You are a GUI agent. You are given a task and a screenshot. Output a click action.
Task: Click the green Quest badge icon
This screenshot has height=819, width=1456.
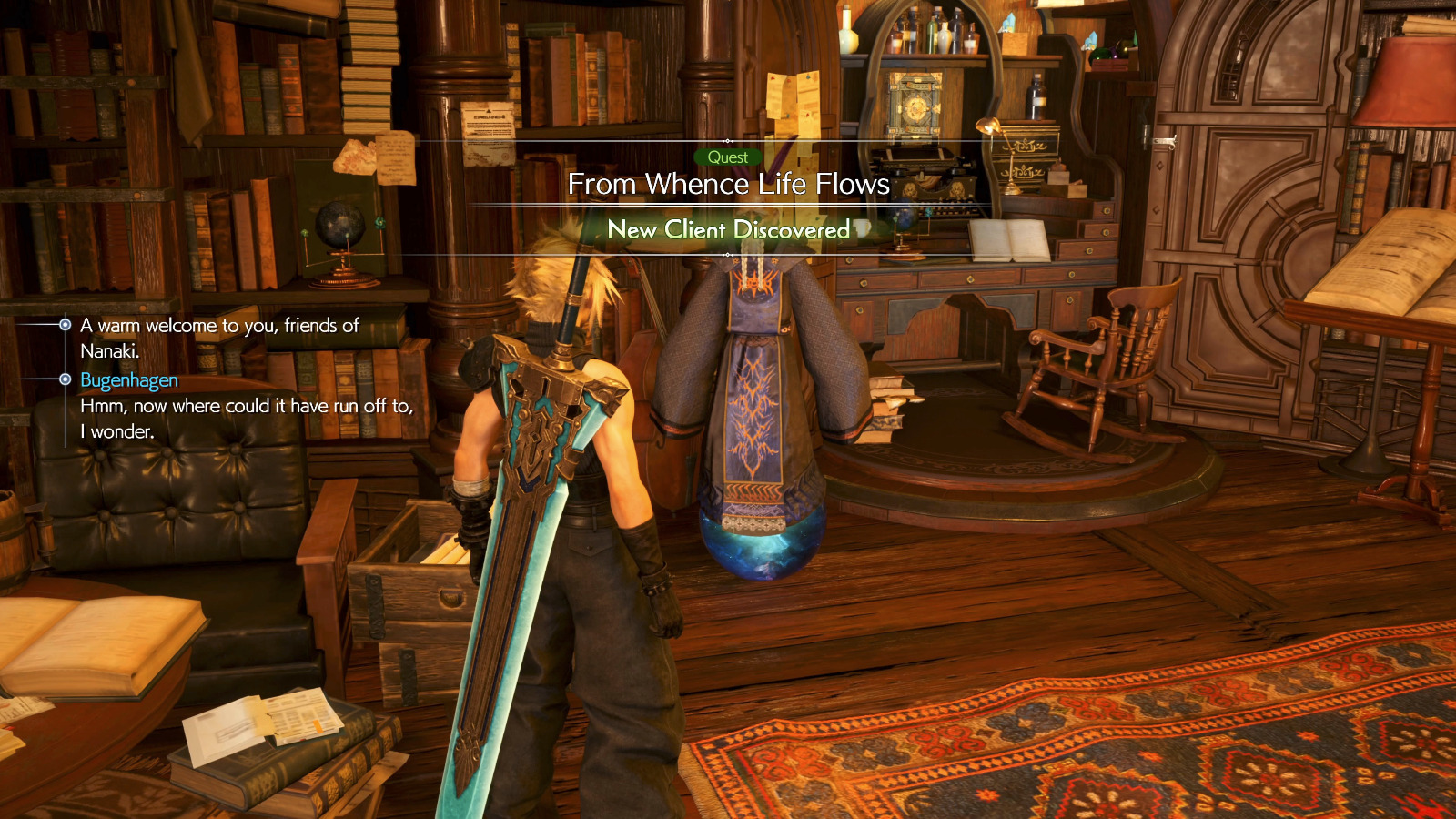pyautogui.click(x=728, y=157)
